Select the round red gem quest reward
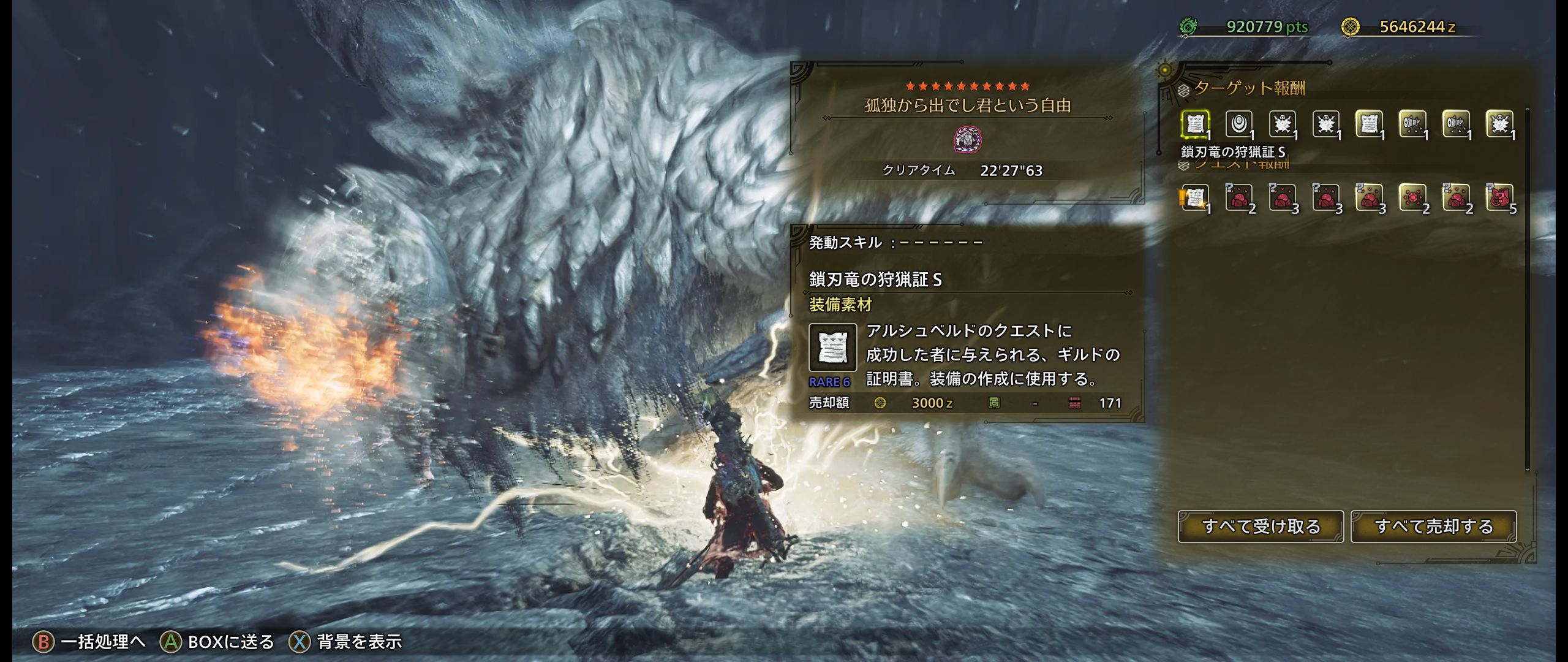This screenshot has height=662, width=1568. 1412,198
